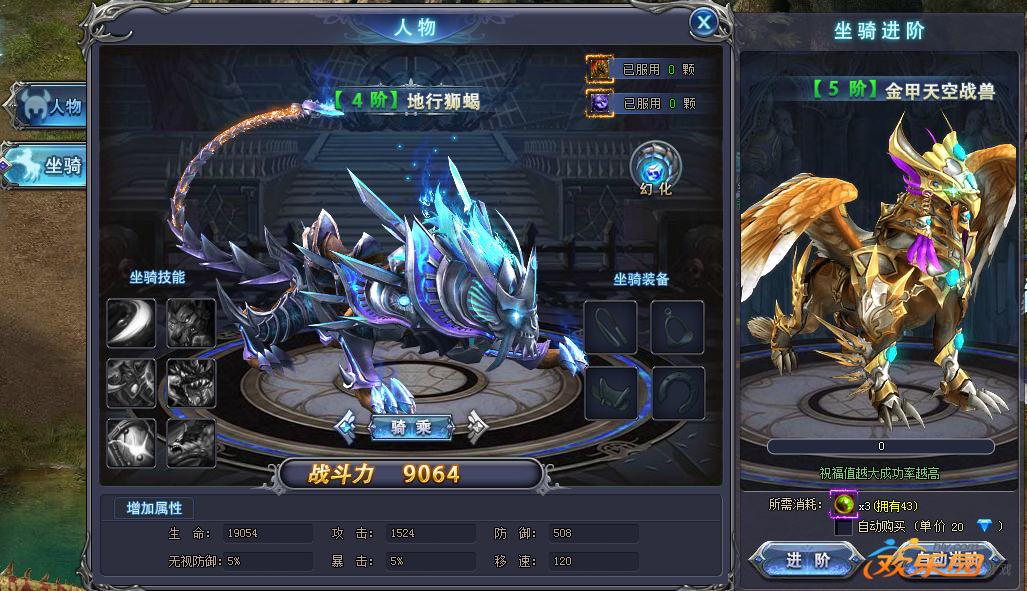Inspect the green orb upgrade material
The height and width of the screenshot is (591, 1027).
[843, 505]
